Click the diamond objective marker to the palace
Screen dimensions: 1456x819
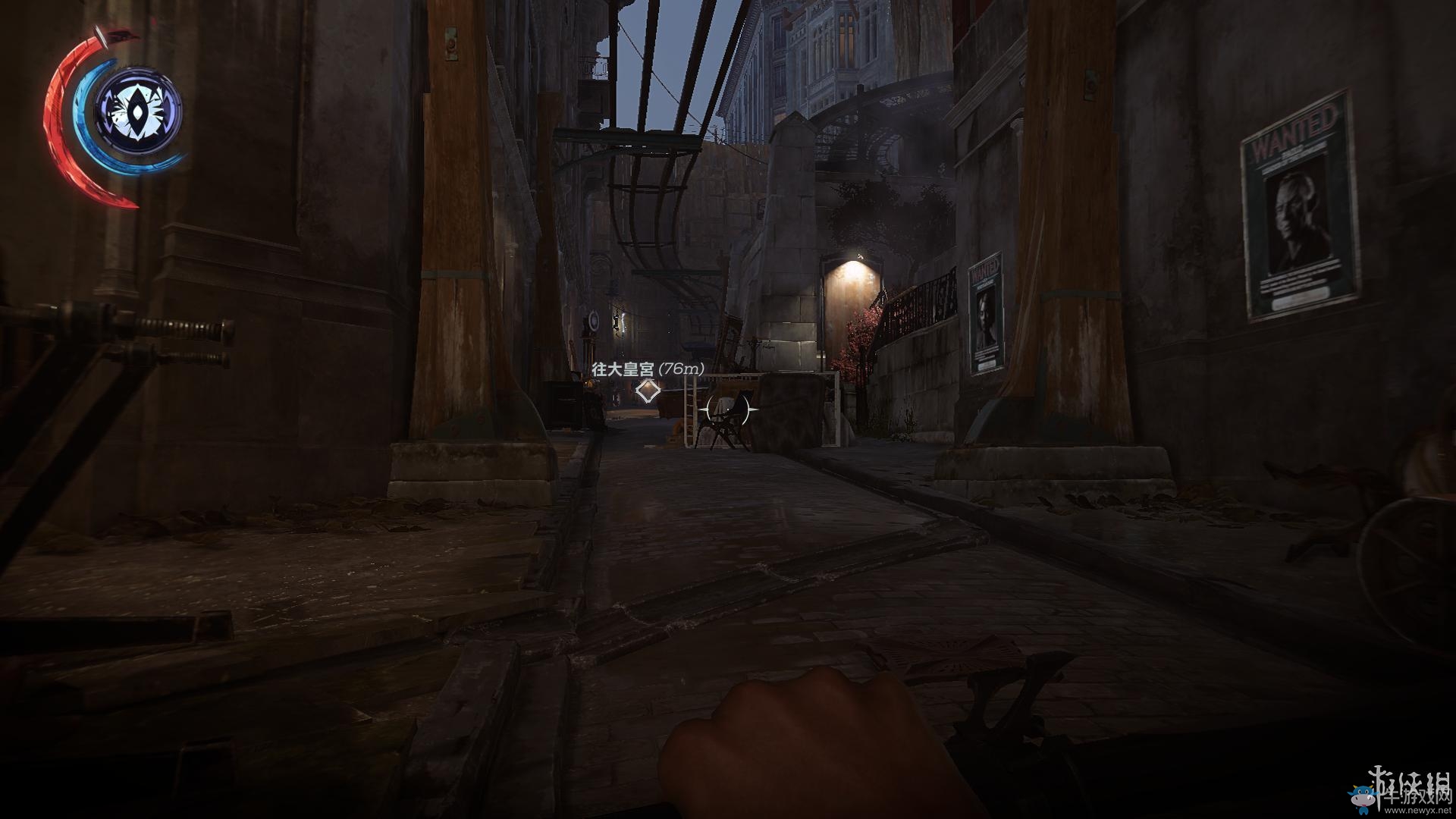(647, 391)
